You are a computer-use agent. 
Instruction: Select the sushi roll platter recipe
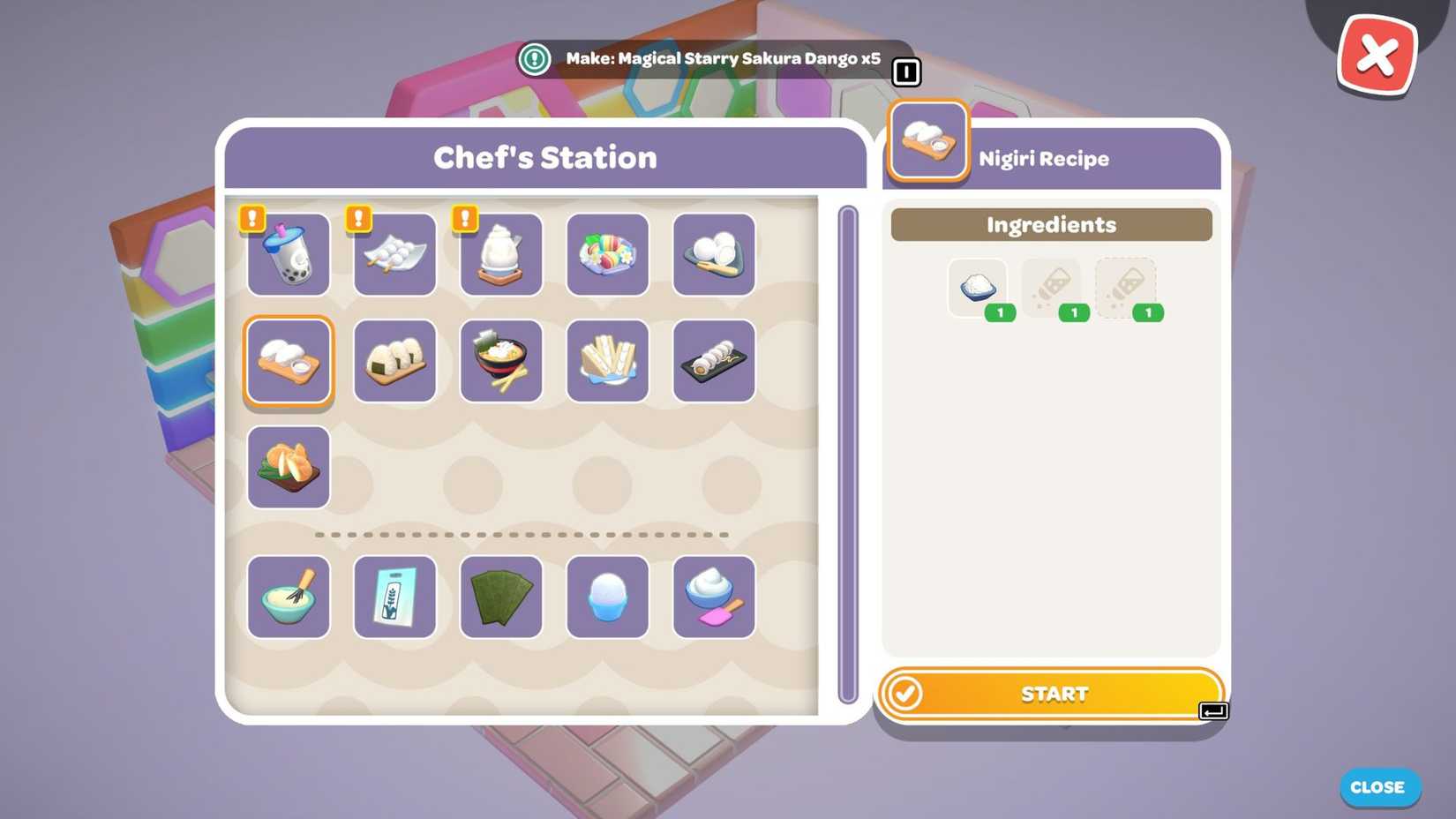pos(713,361)
